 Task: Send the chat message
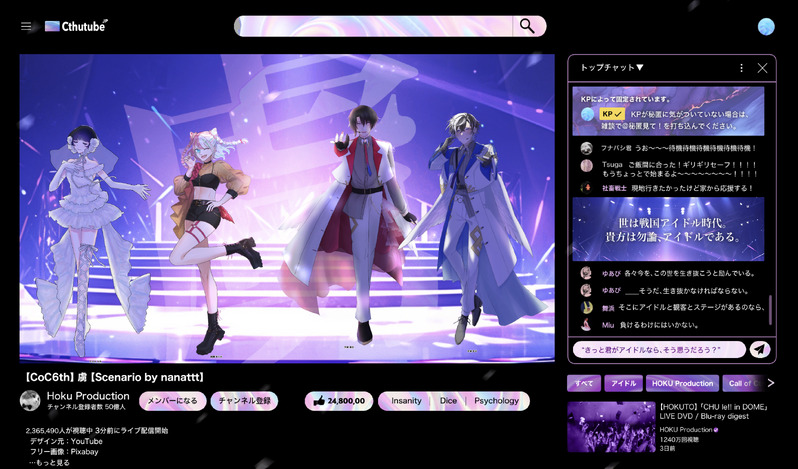pyautogui.click(x=760, y=349)
